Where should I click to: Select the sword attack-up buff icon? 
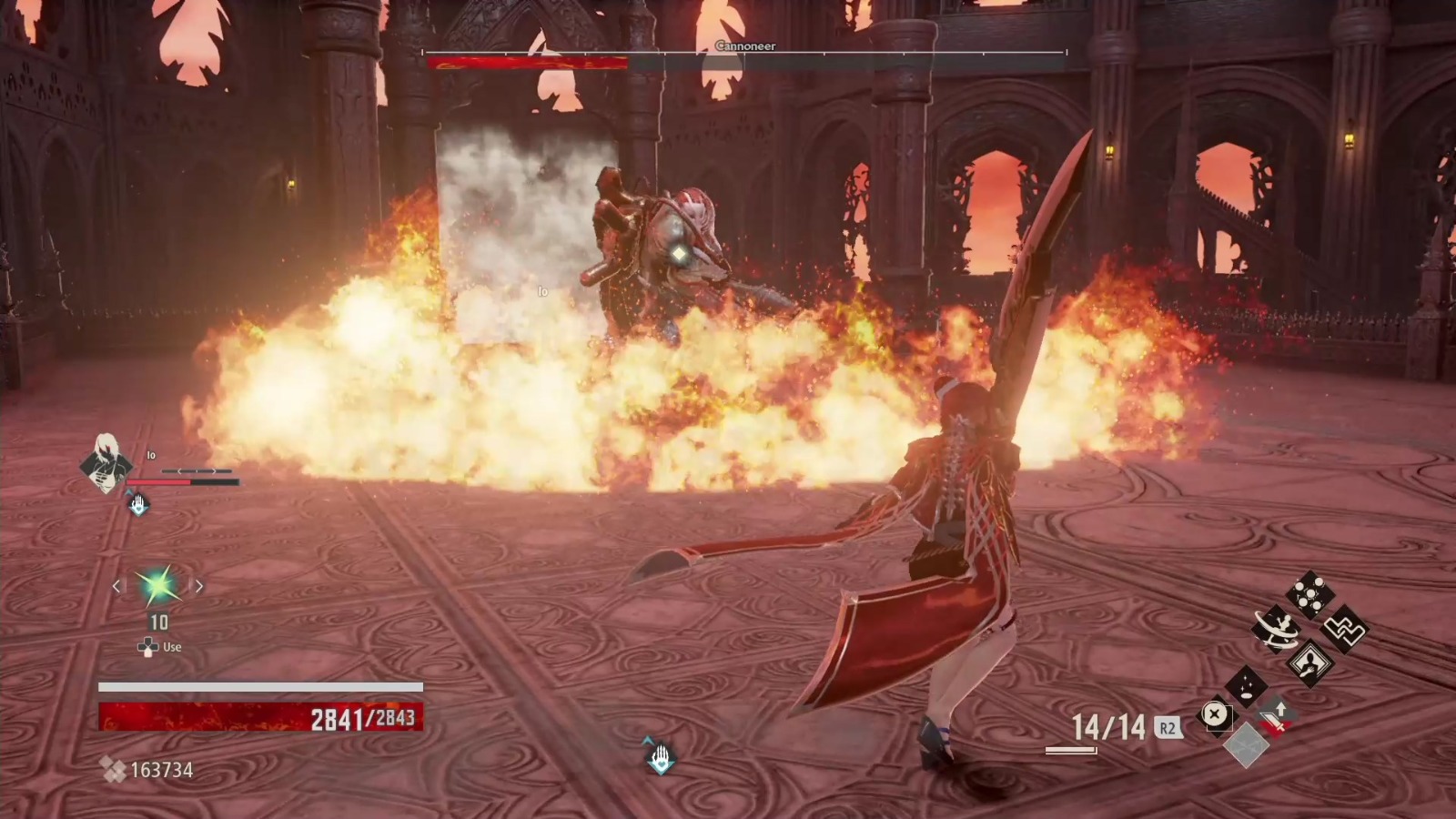(x=1274, y=719)
